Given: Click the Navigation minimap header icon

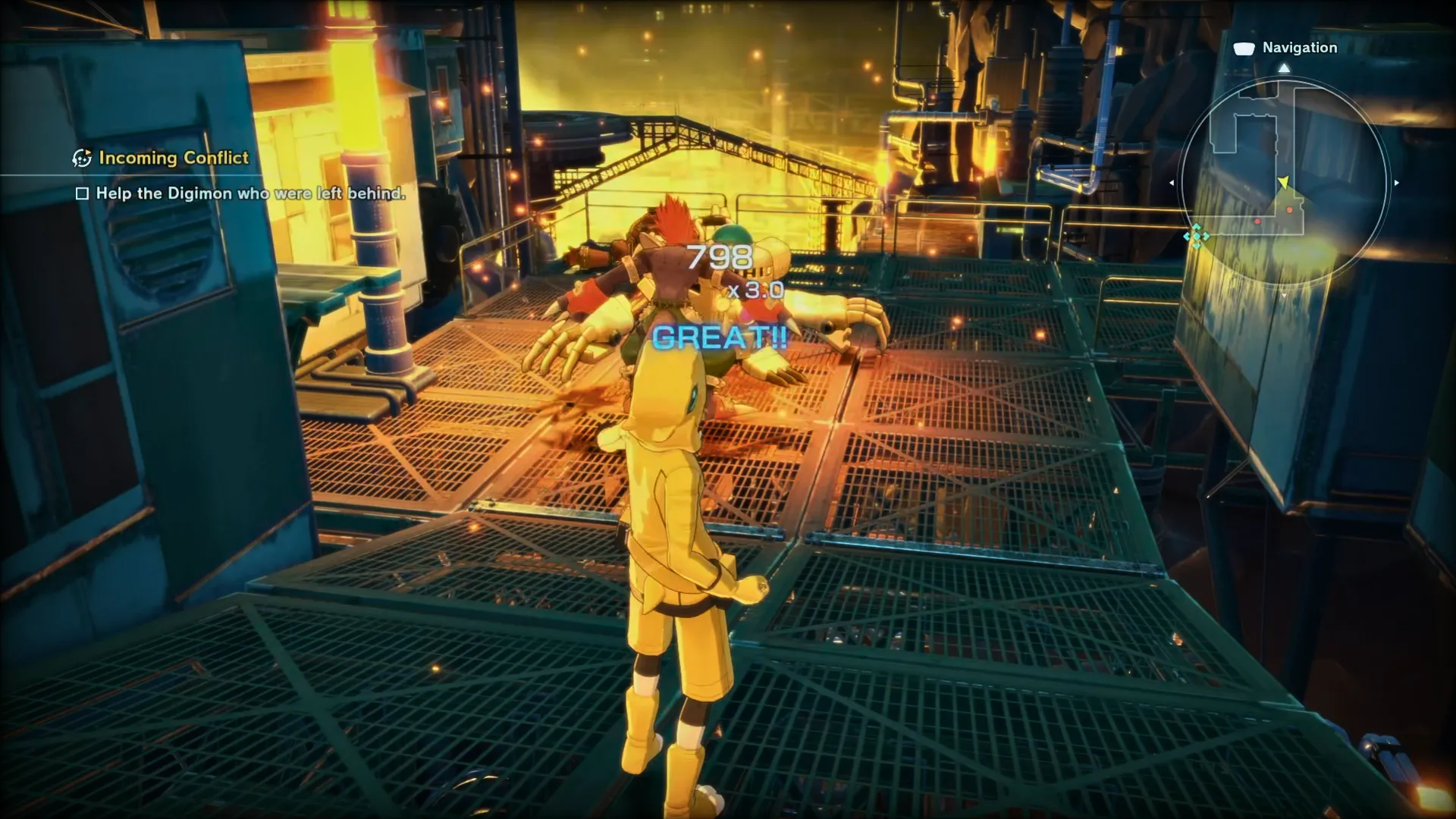Looking at the screenshot, I should click(x=1244, y=49).
